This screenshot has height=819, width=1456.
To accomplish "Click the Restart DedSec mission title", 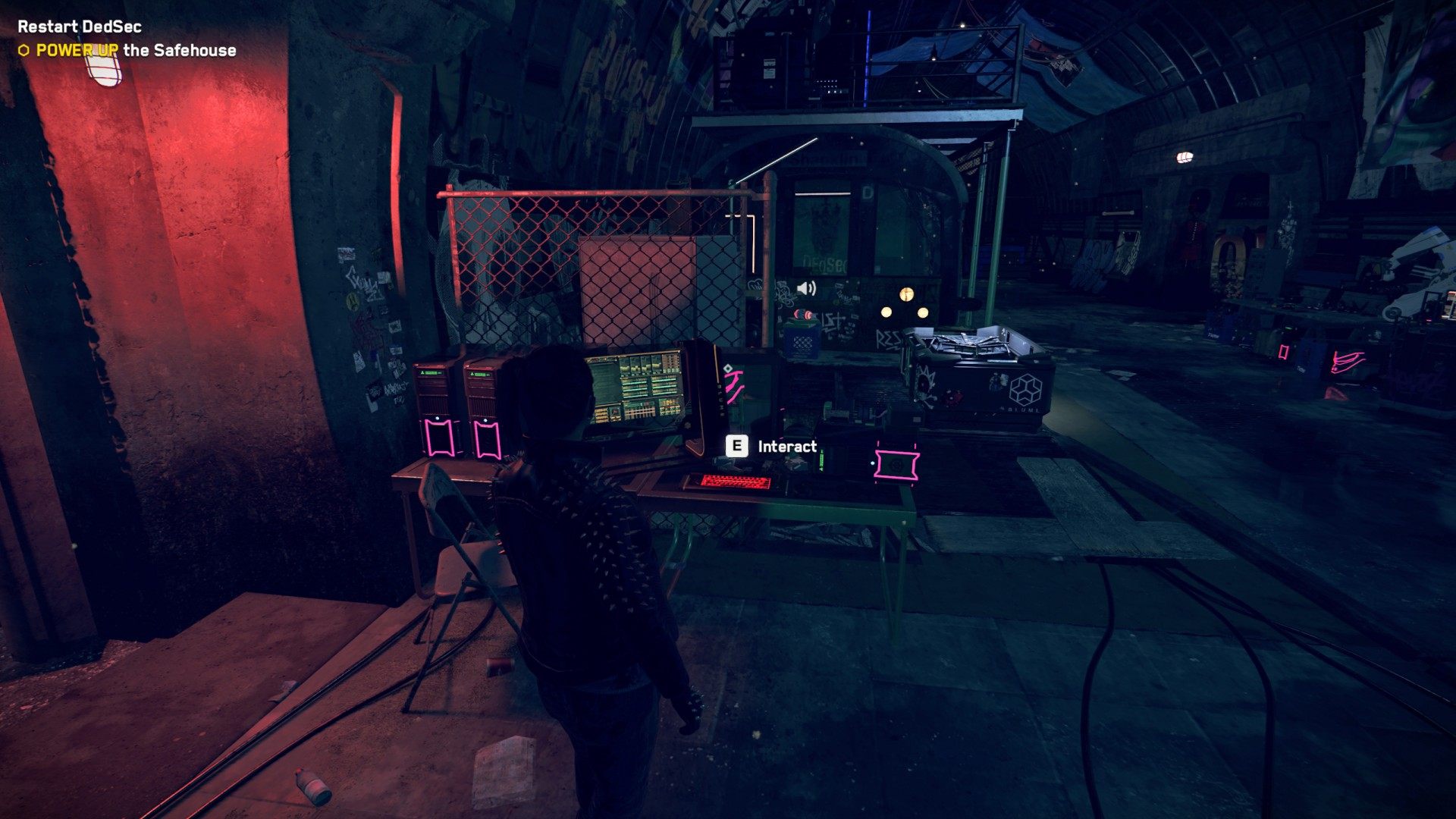I will (x=80, y=27).
